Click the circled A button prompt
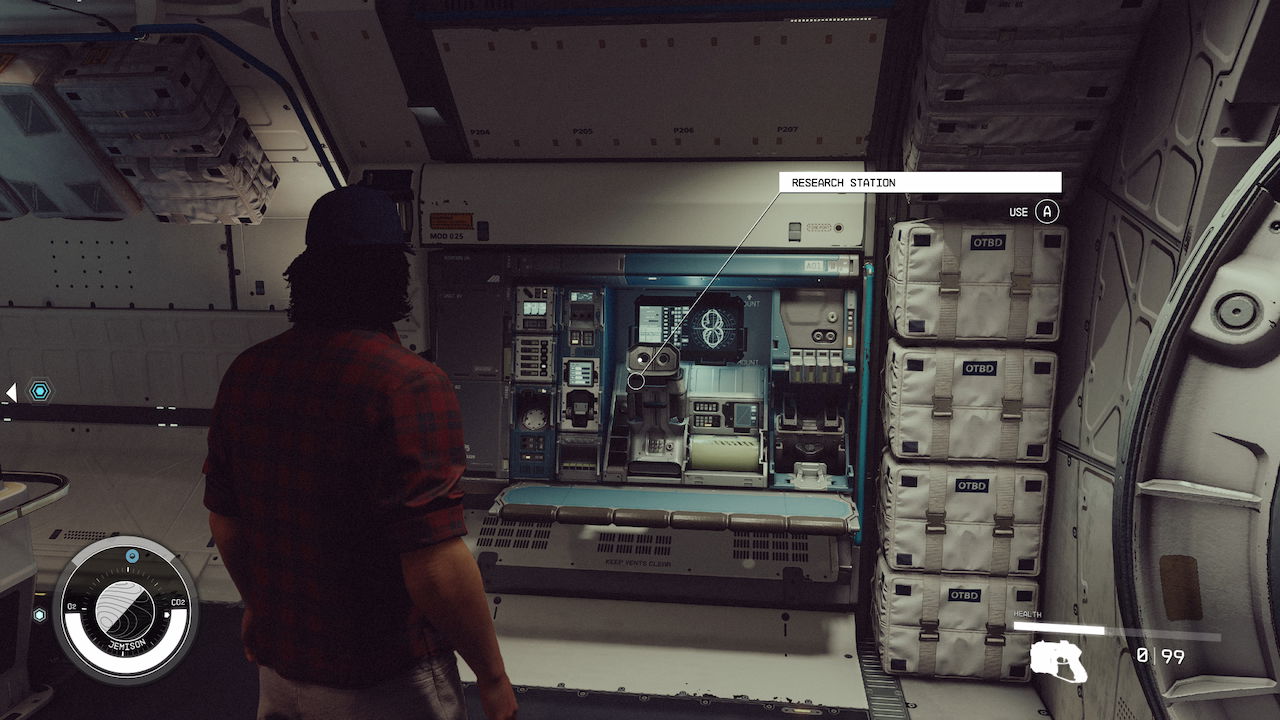Image resolution: width=1280 pixels, height=720 pixels. [x=1046, y=211]
